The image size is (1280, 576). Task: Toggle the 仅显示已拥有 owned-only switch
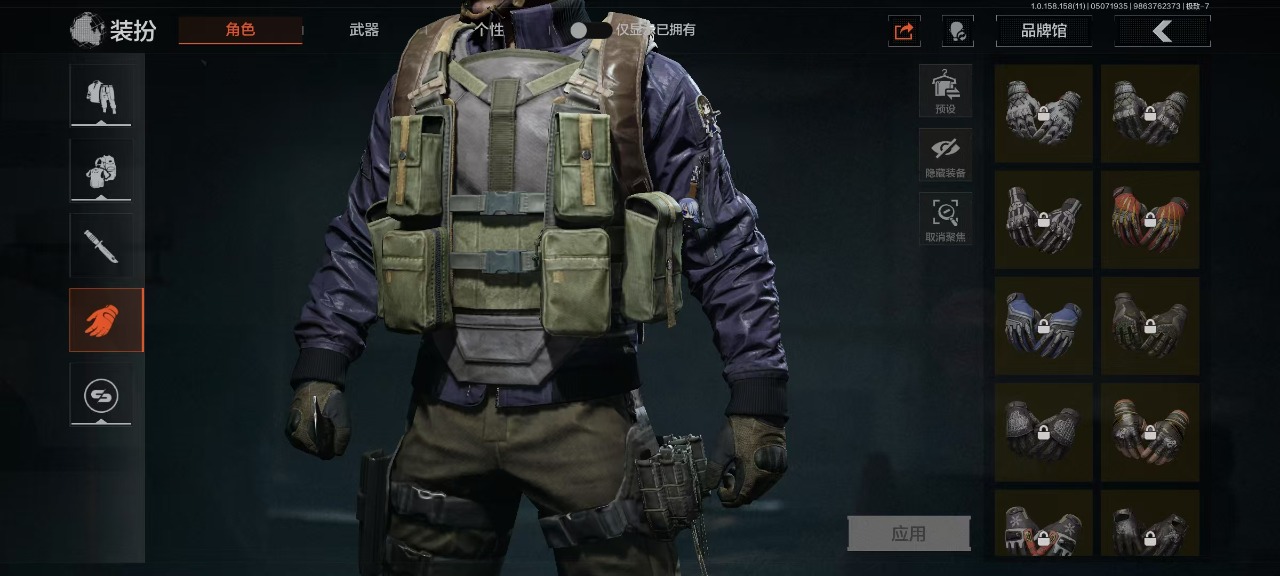(x=590, y=30)
